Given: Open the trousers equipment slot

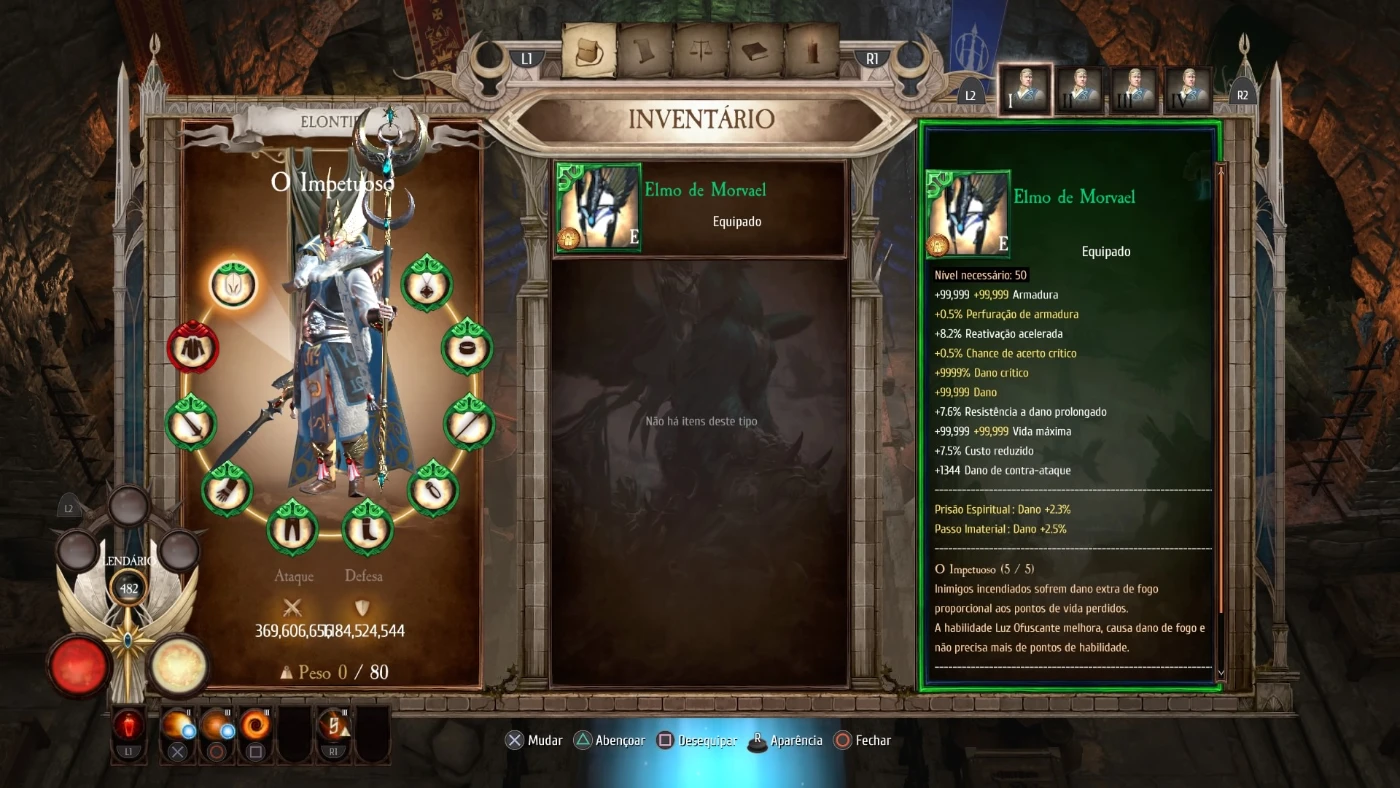Looking at the screenshot, I should coord(293,528).
